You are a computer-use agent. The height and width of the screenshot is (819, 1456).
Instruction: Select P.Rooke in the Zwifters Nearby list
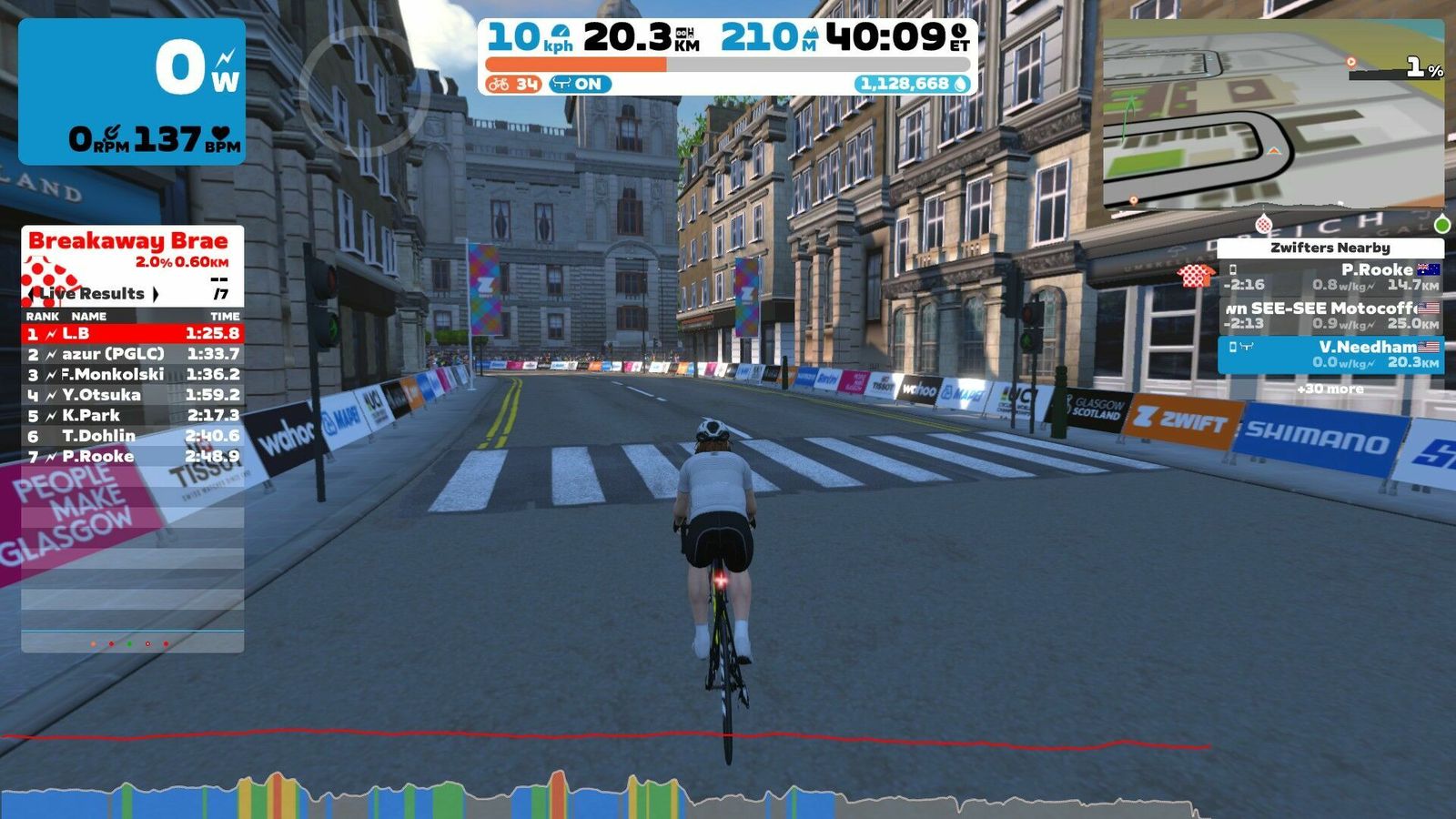[x=1330, y=277]
